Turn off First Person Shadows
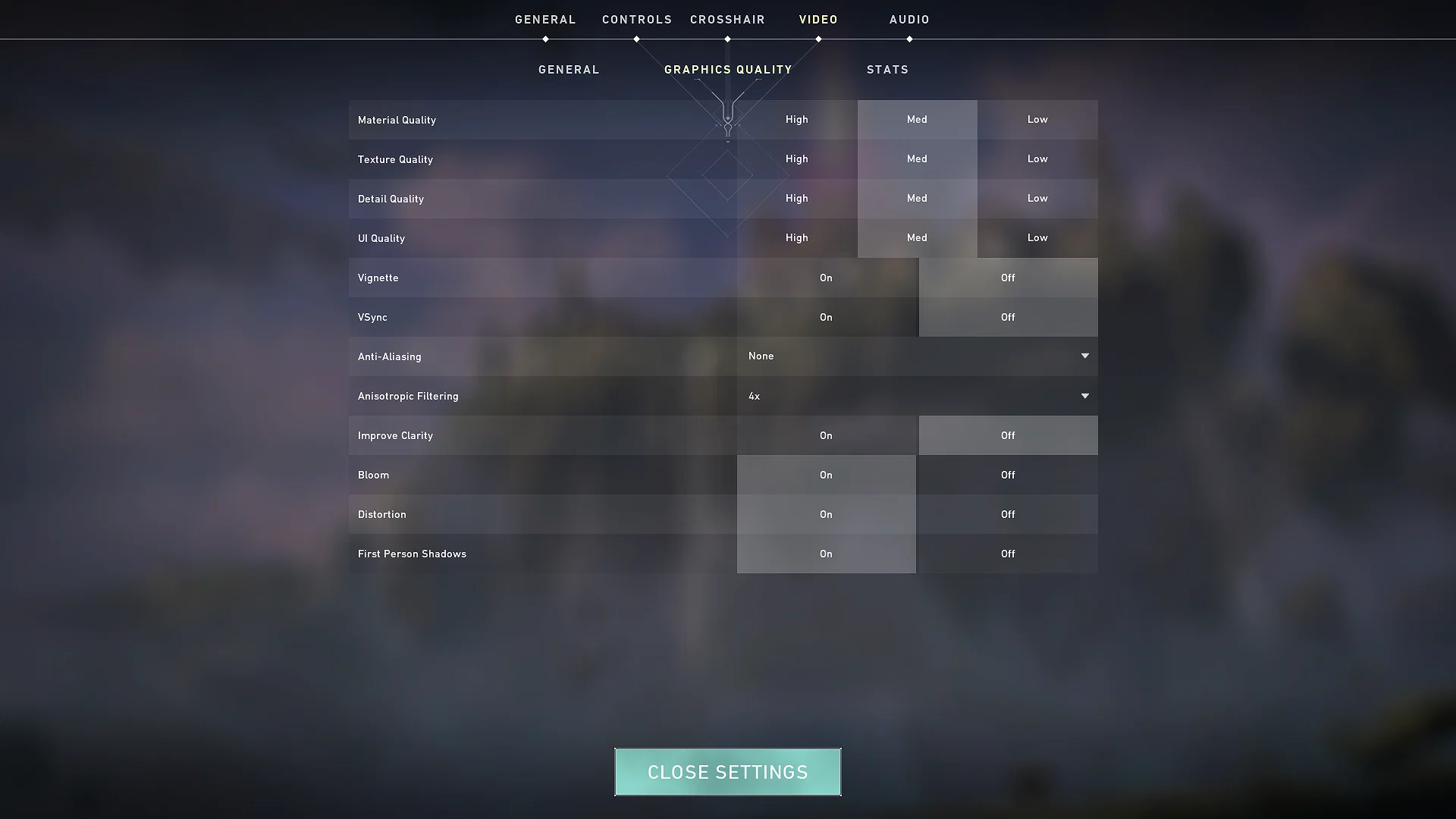 point(1008,554)
